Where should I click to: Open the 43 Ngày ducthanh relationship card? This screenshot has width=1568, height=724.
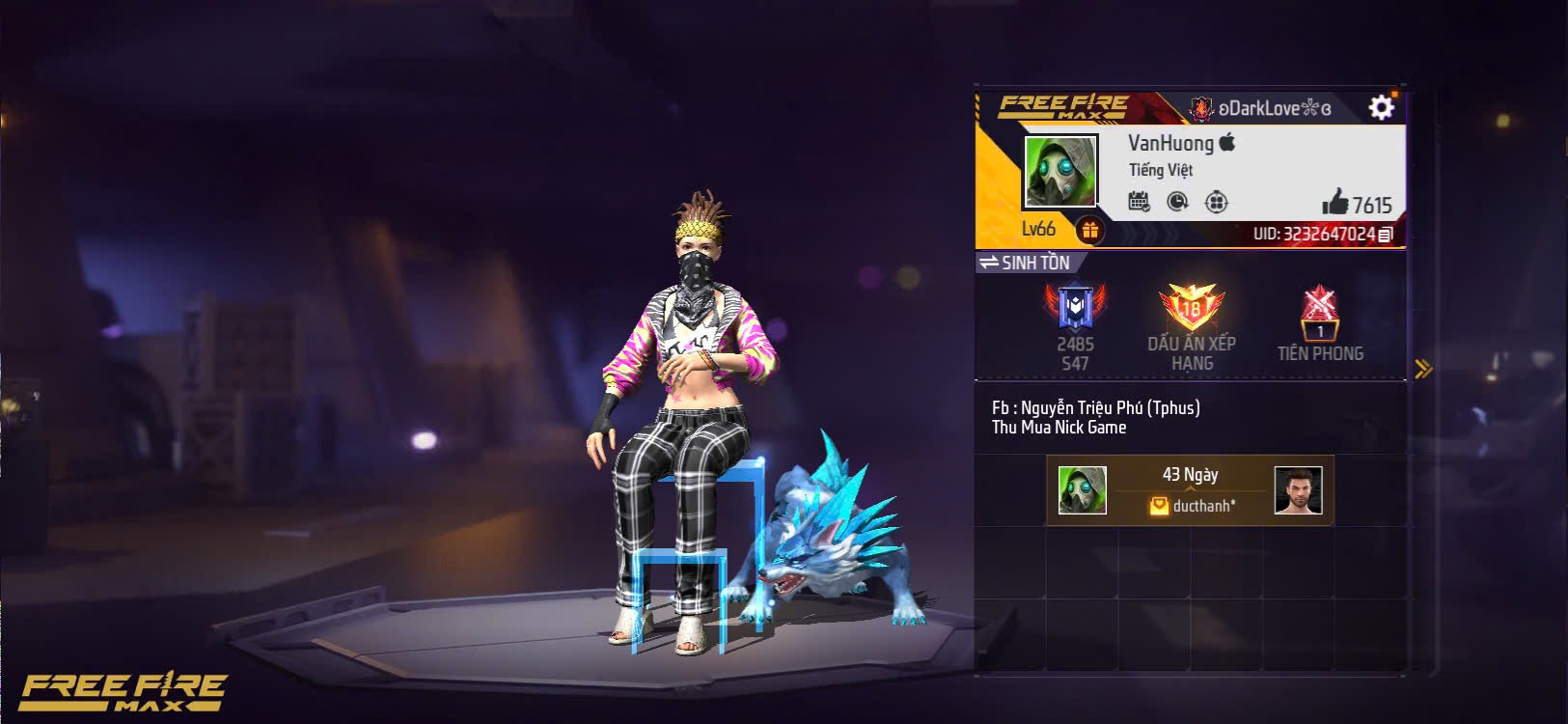pos(1190,490)
